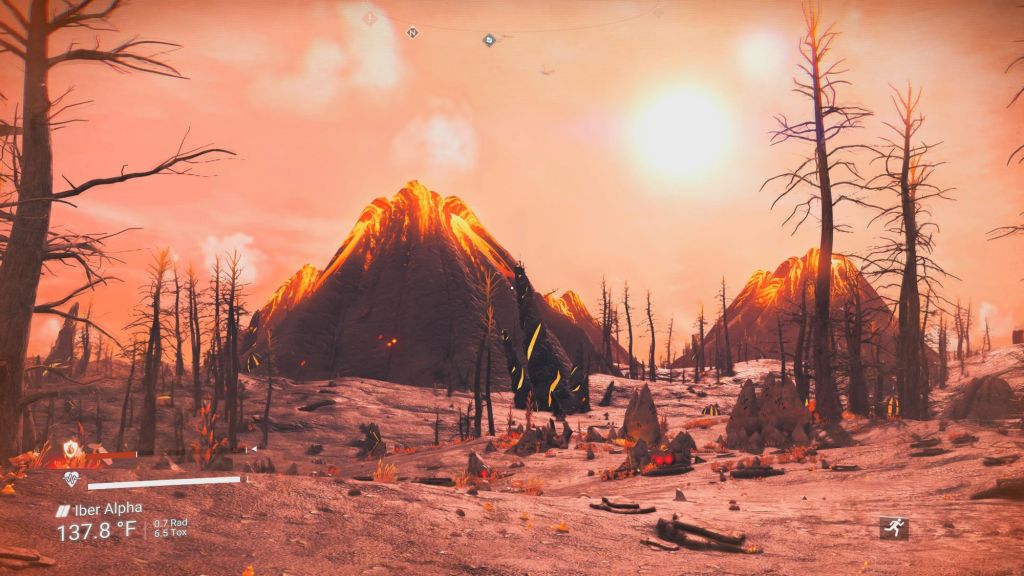
Task: Click the Iber Alpha planet name label
Action: [107, 509]
